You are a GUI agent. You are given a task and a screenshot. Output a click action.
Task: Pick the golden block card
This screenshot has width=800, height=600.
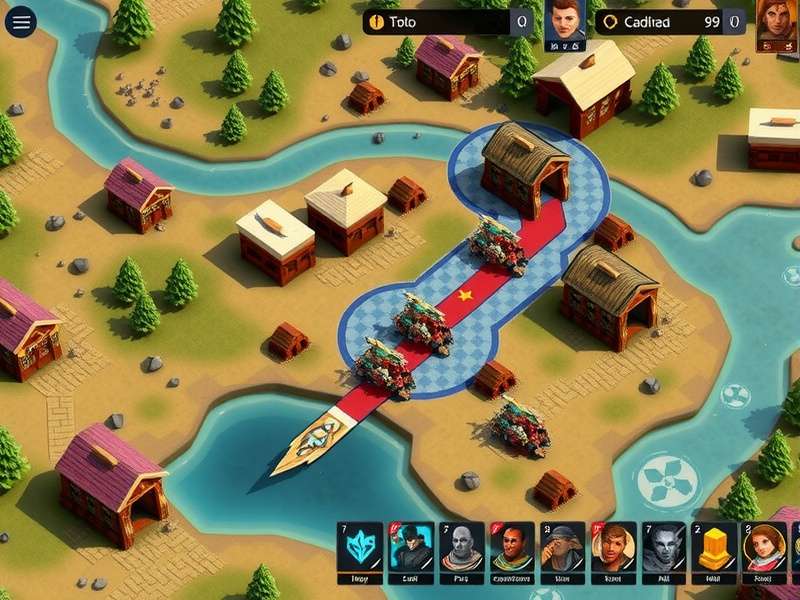(x=714, y=548)
